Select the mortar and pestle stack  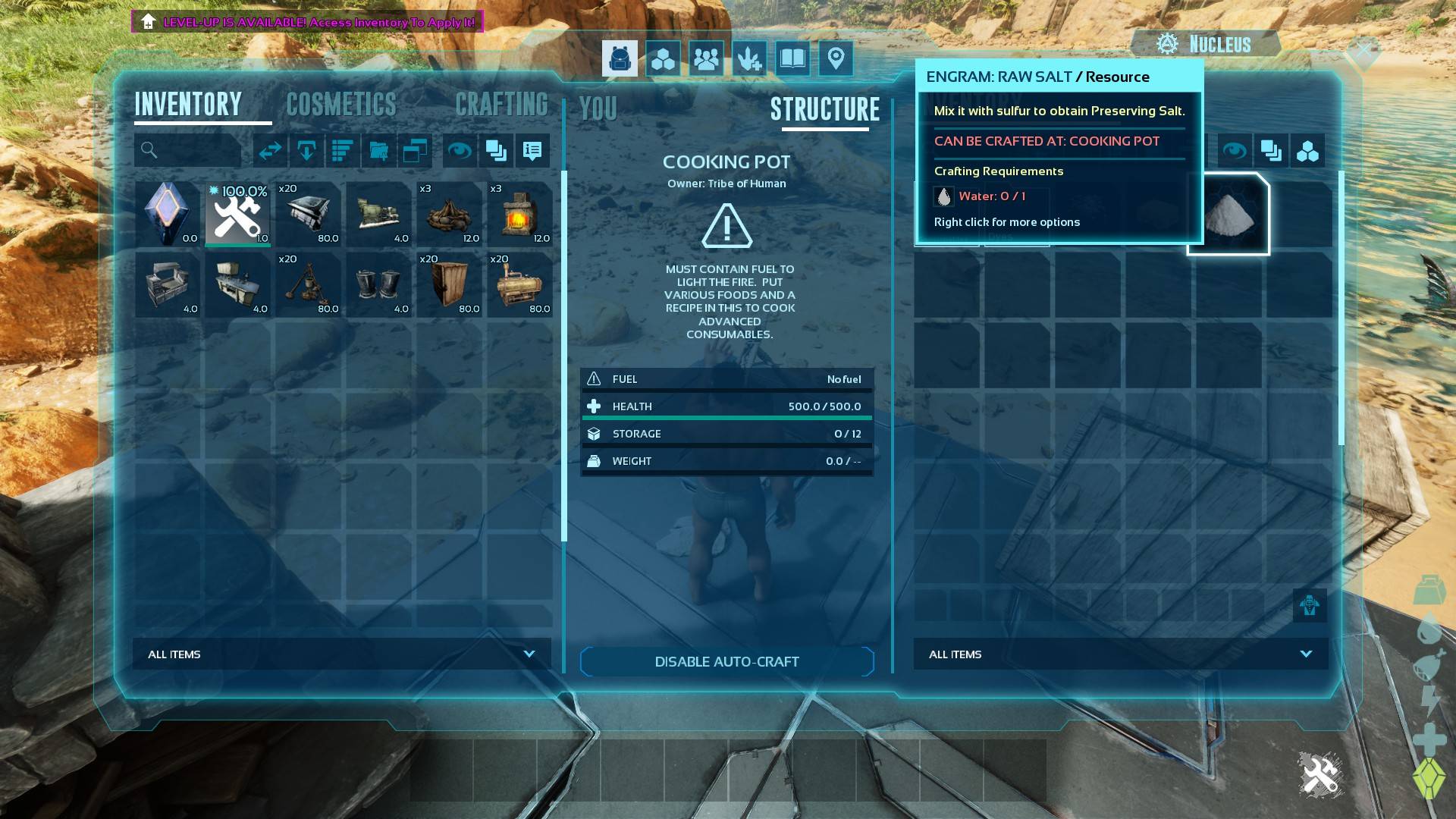pyautogui.click(x=308, y=284)
